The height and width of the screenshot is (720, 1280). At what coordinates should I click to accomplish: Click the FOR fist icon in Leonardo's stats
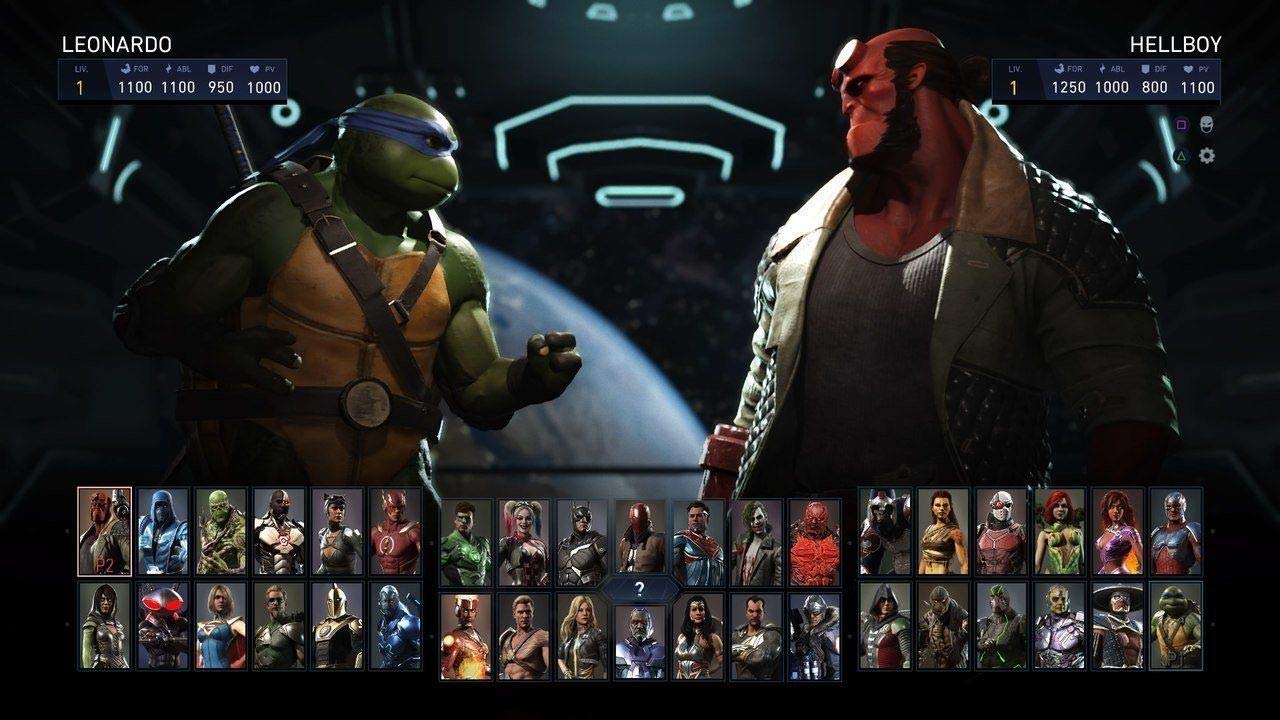tap(126, 68)
